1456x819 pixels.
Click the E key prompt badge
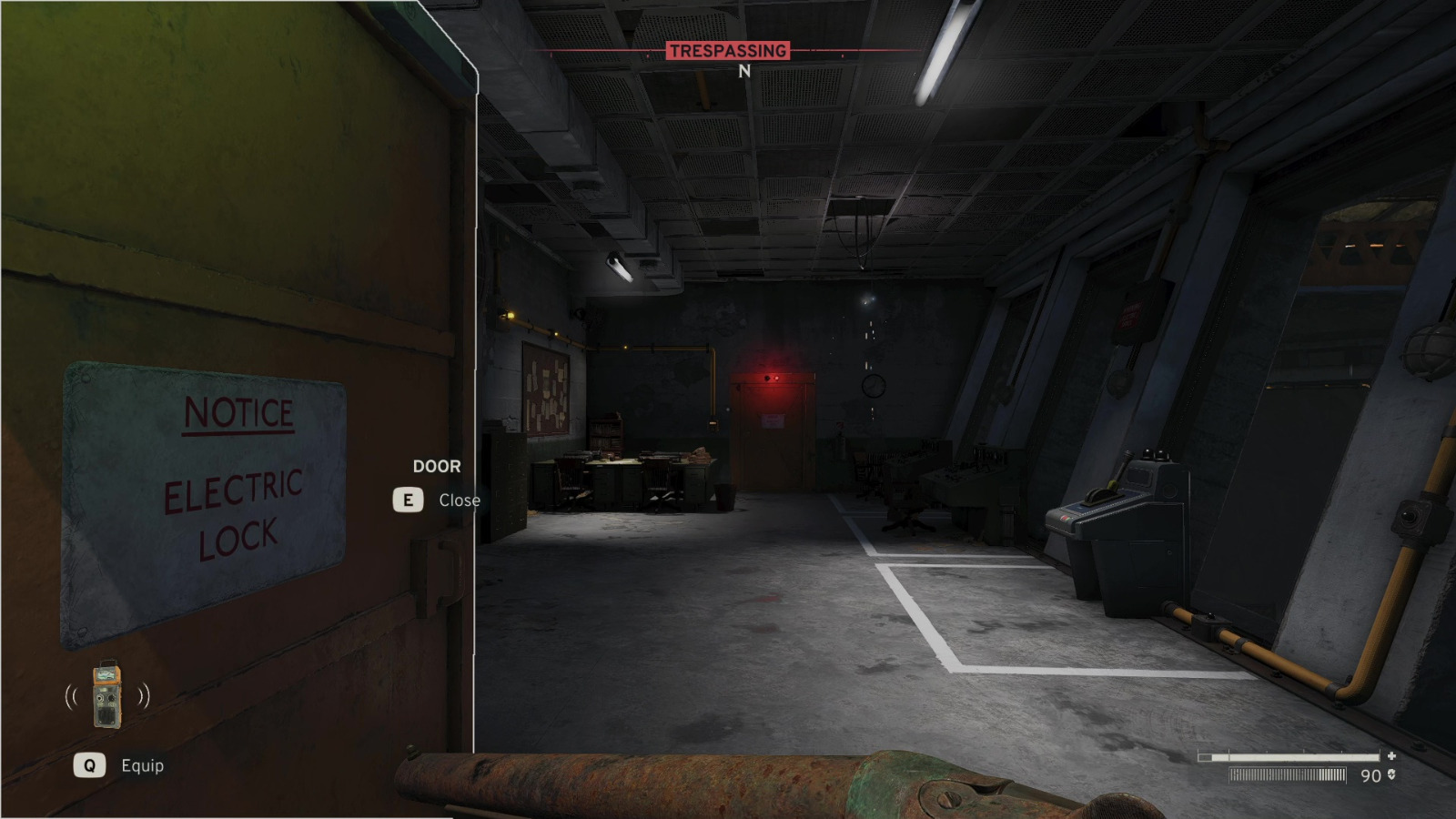tap(409, 499)
